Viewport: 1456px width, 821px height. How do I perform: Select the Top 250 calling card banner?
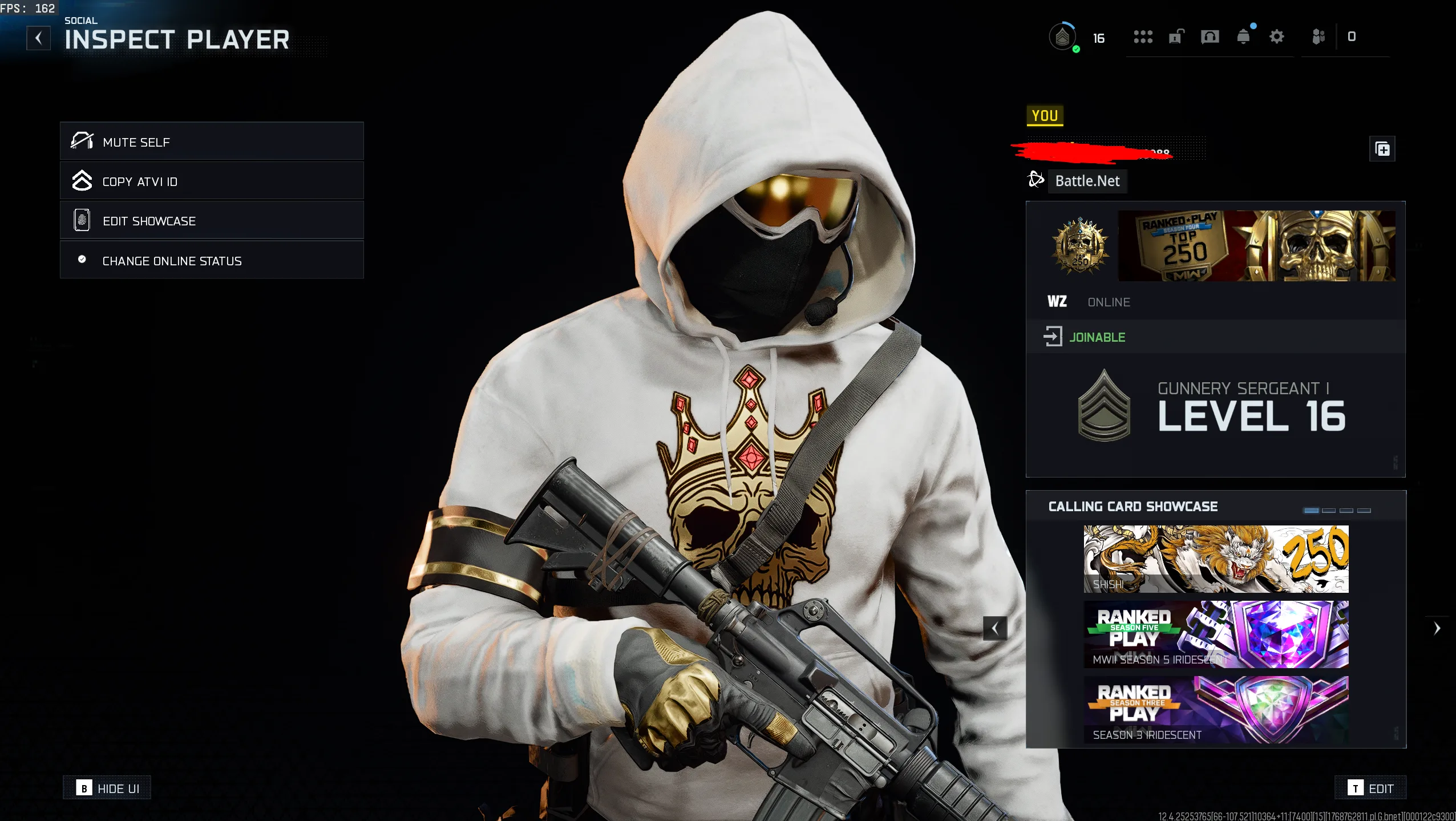tap(1256, 246)
